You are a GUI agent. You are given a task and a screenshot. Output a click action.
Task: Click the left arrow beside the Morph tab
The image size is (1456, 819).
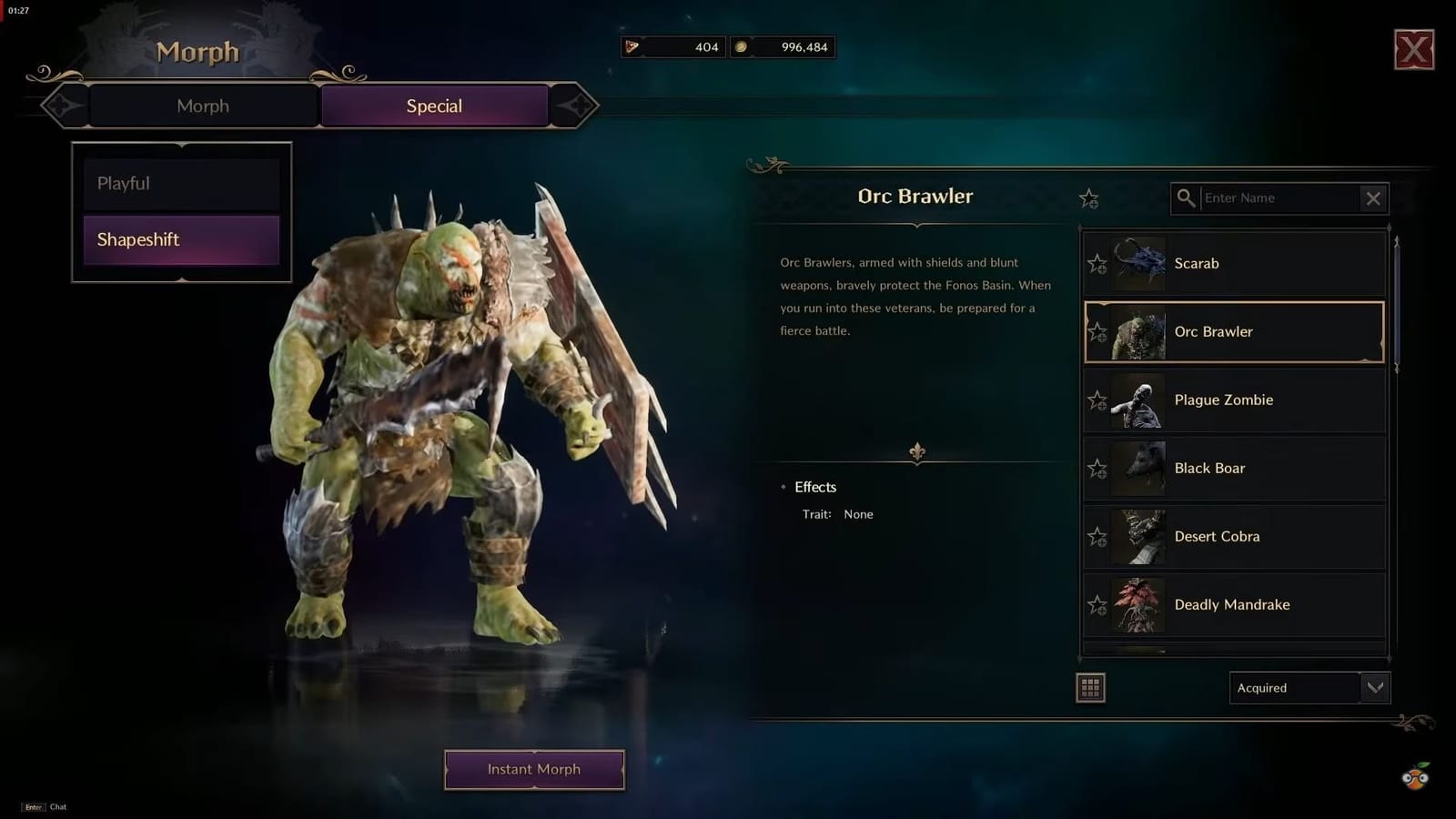pos(63,106)
